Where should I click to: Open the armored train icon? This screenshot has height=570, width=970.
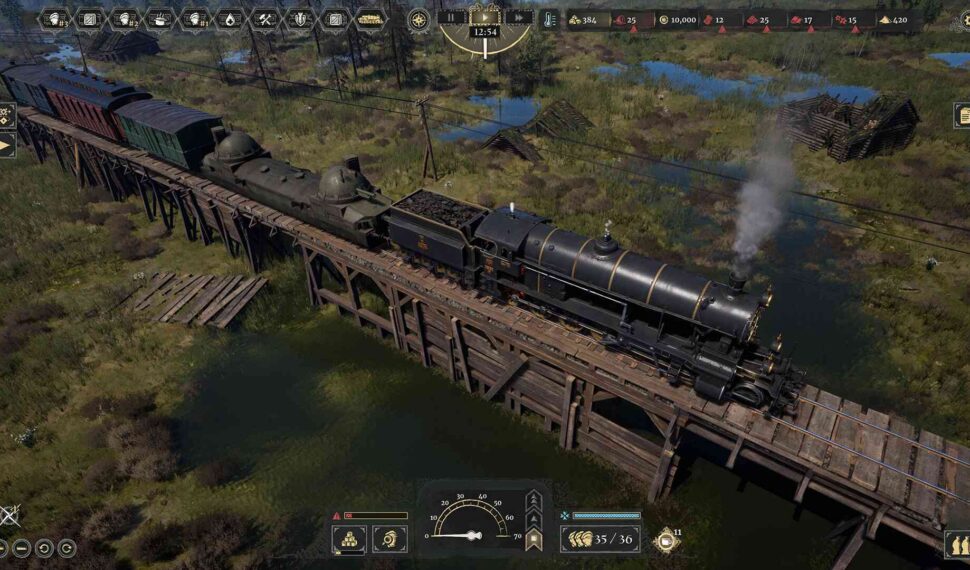(x=370, y=19)
